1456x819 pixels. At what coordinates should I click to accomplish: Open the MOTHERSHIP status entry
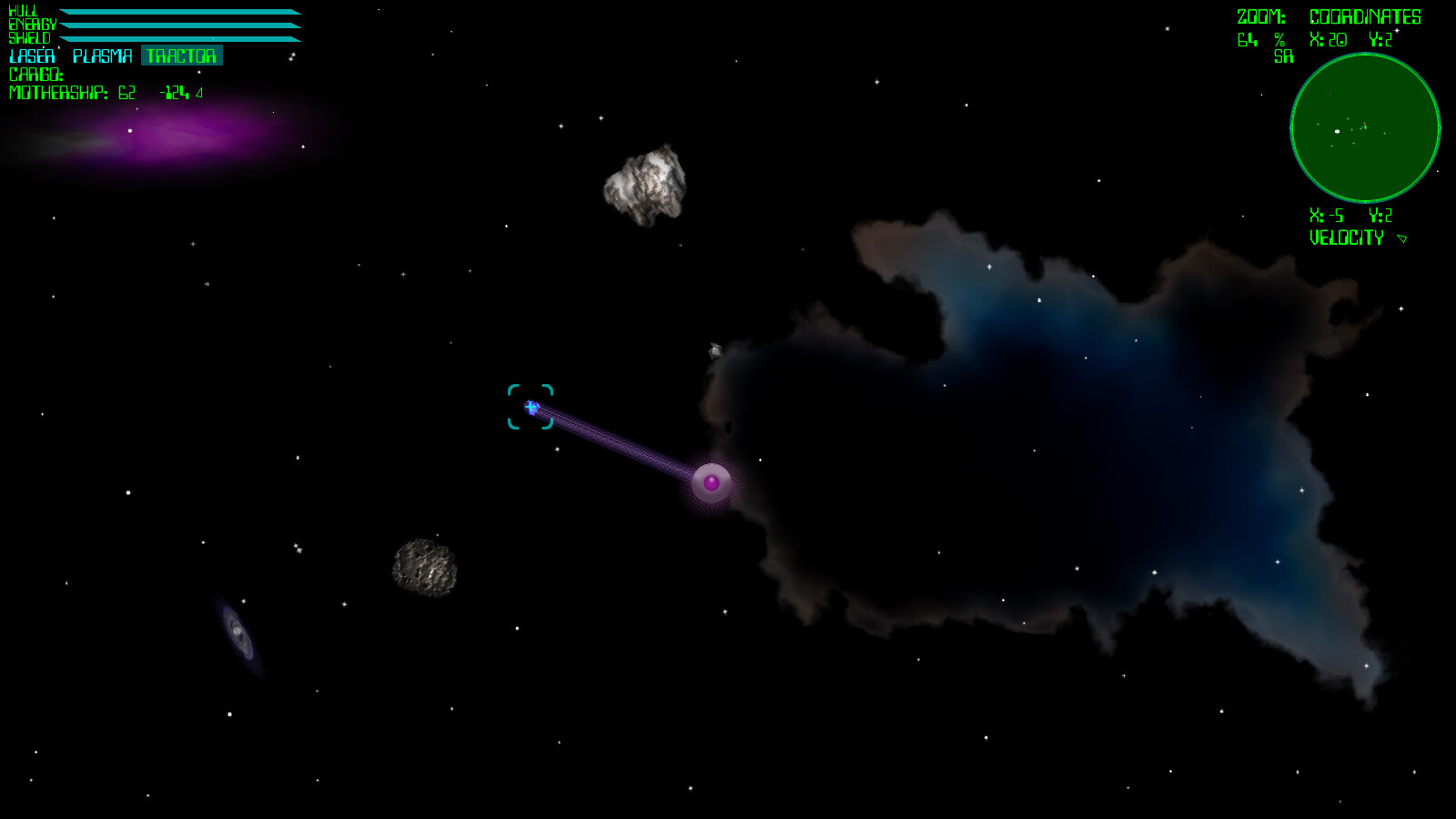coord(59,91)
